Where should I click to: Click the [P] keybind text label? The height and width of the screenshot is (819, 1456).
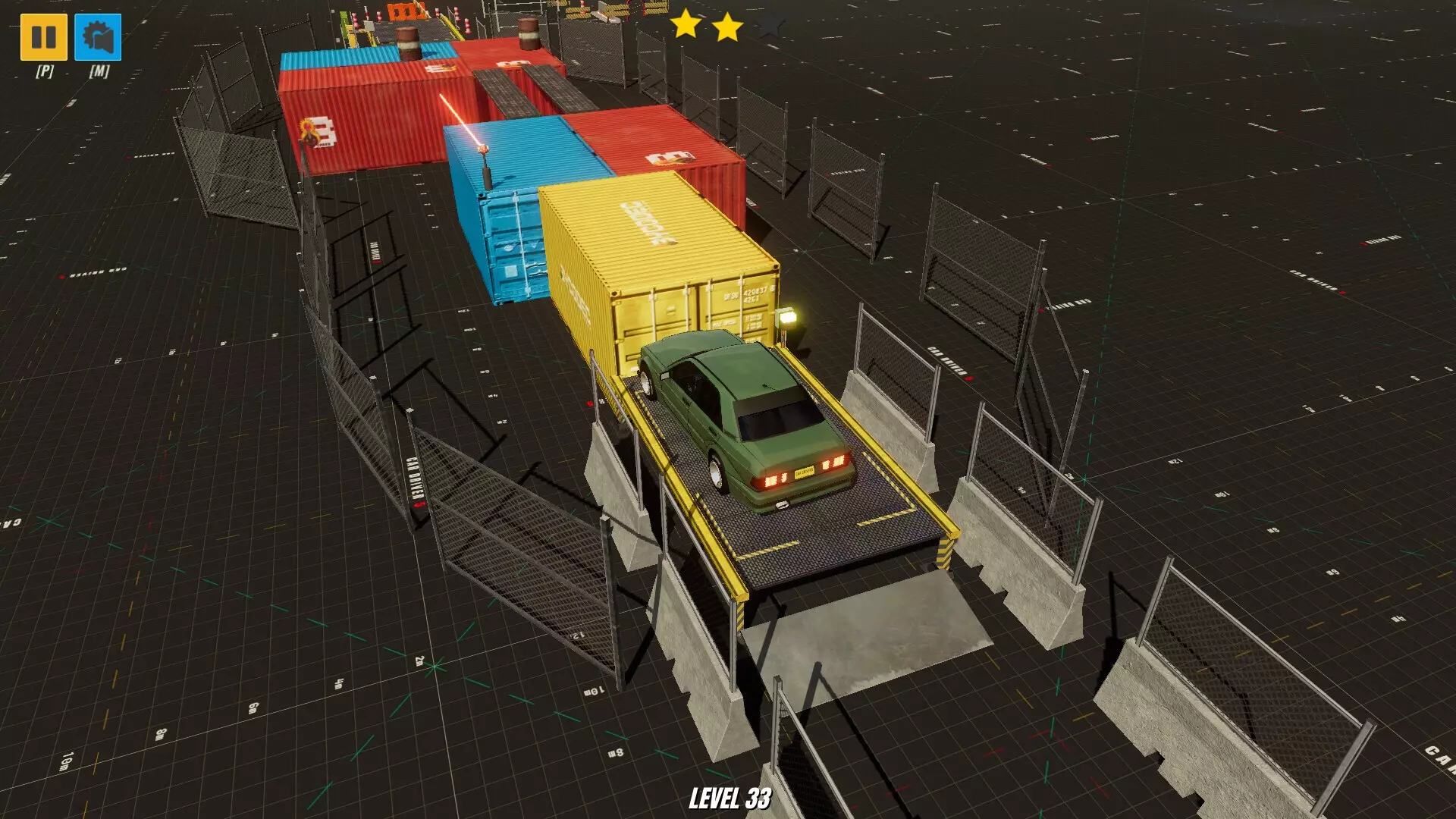click(x=44, y=71)
